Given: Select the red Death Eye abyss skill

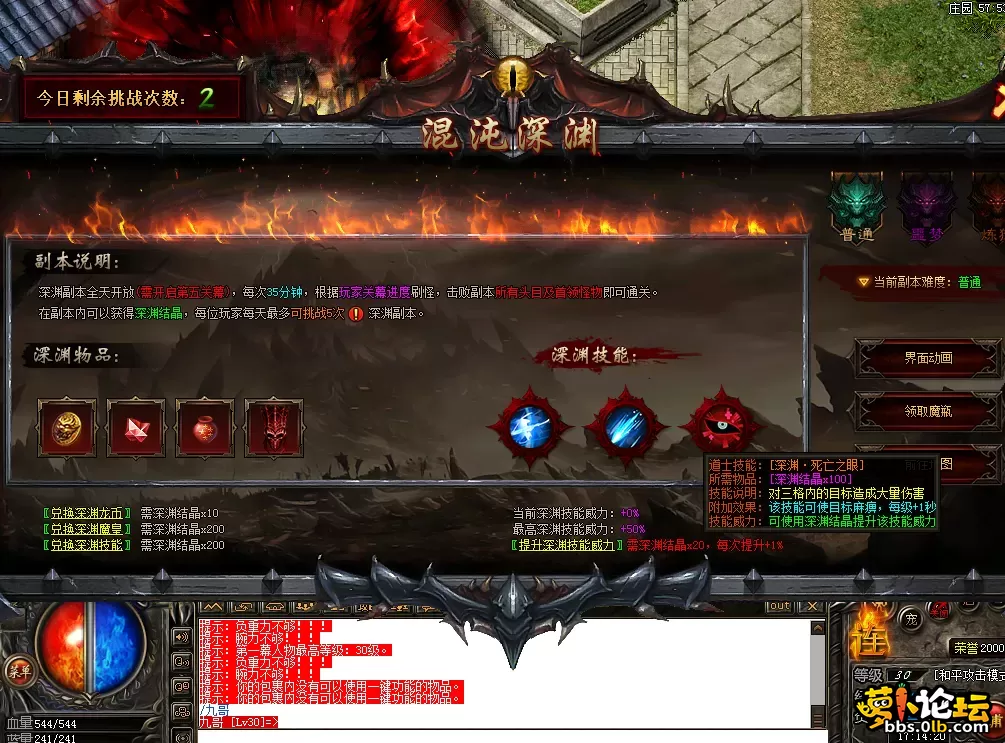Looking at the screenshot, I should (x=718, y=425).
